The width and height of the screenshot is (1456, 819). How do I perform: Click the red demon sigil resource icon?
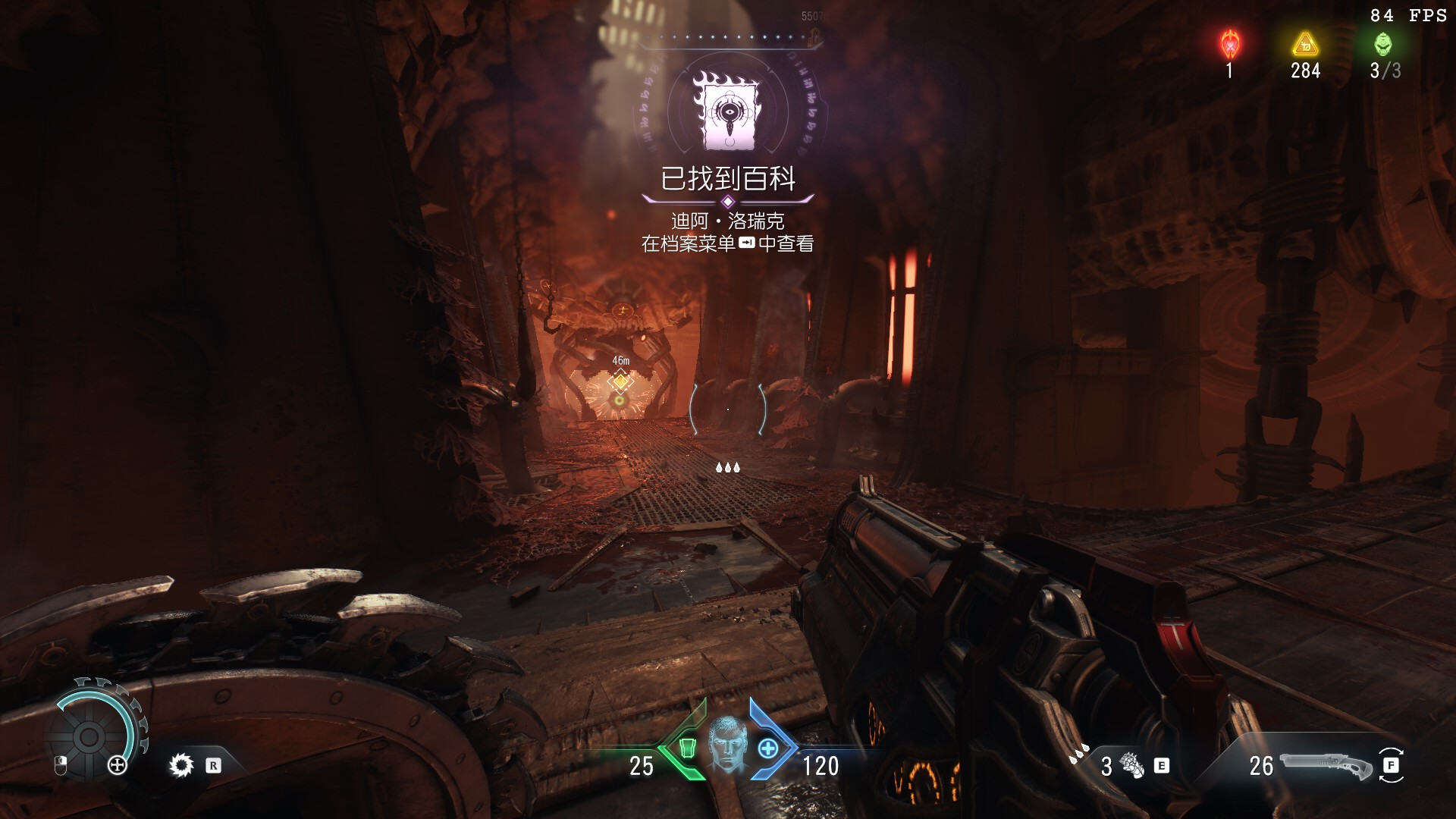[x=1229, y=45]
